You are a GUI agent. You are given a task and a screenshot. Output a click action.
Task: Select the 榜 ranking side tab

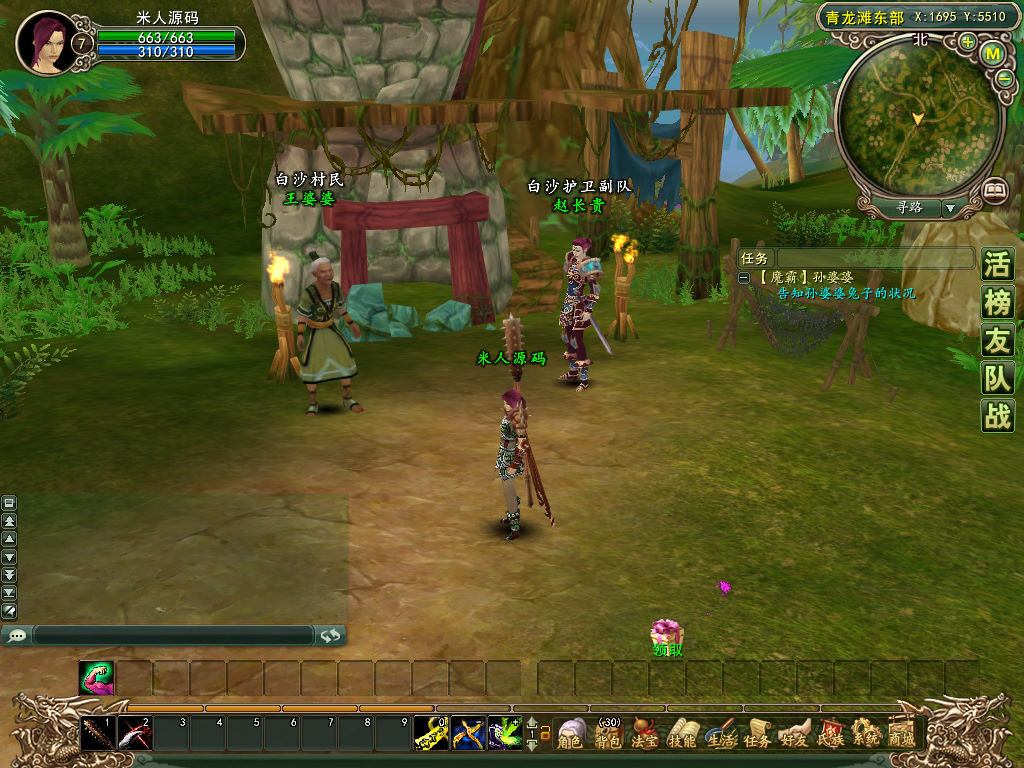pos(997,304)
